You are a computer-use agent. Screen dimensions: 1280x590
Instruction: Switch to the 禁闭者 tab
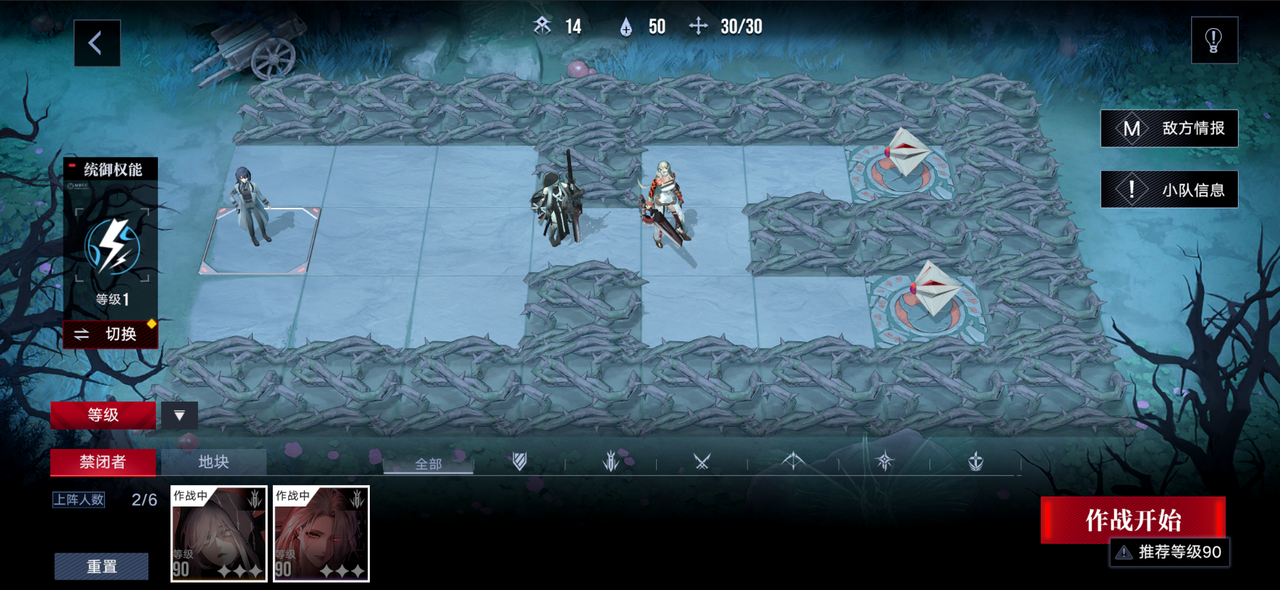103,462
